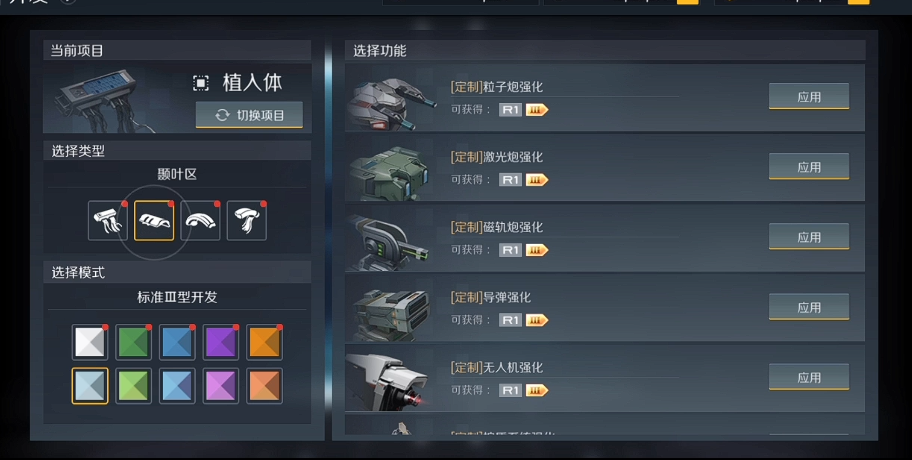Apply the 导弹强化 missile enhancement
The height and width of the screenshot is (460, 912).
pos(808,307)
